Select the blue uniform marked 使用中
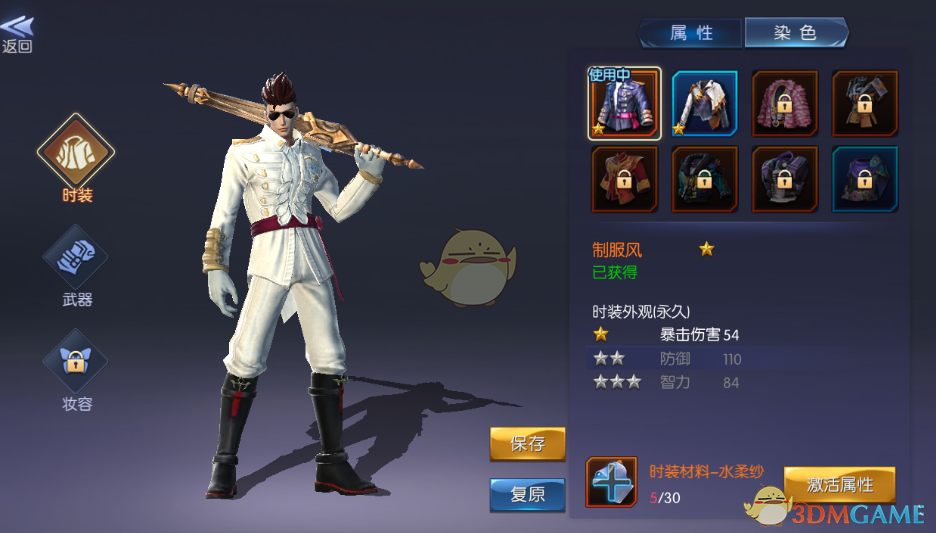Viewport: 936px width, 533px height. point(625,103)
